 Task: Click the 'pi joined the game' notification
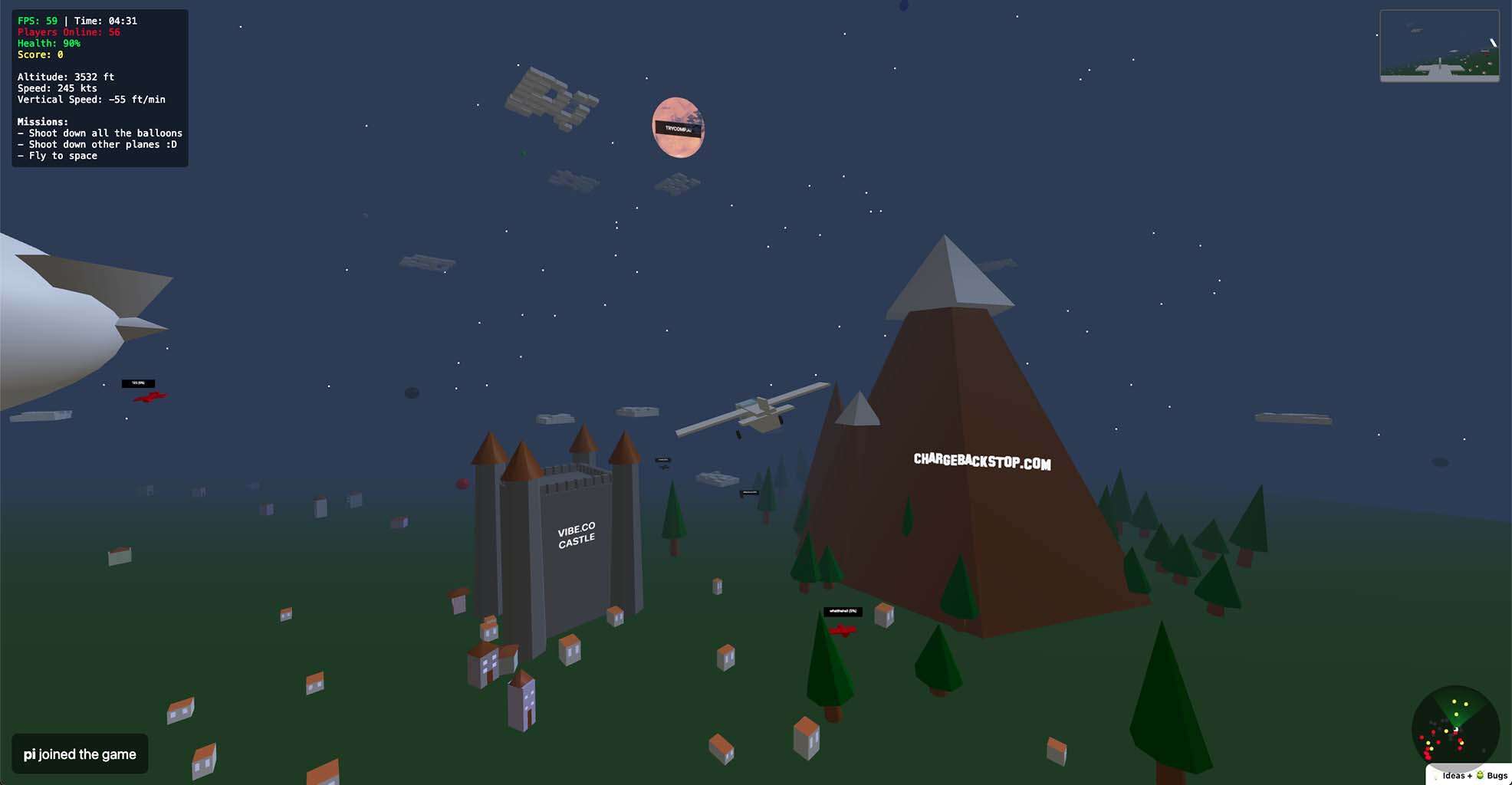(80, 754)
